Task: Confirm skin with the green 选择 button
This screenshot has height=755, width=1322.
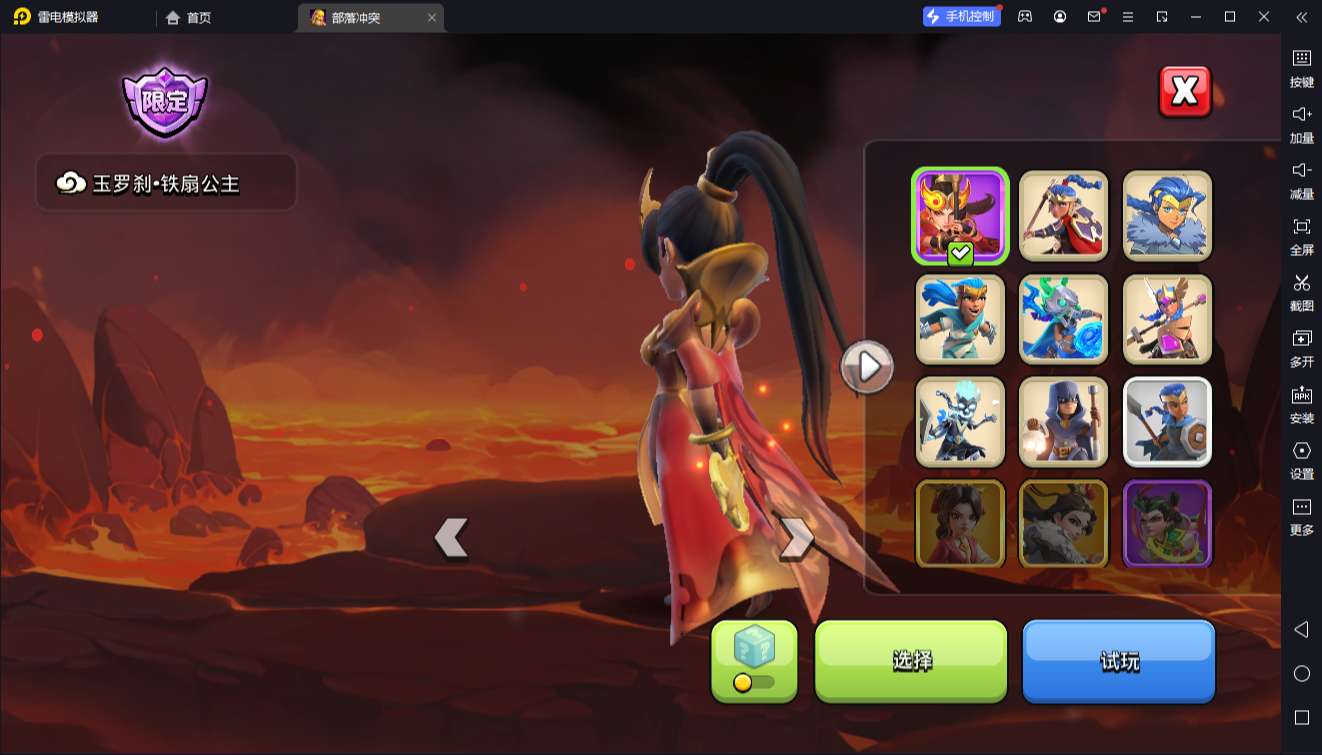Action: click(911, 661)
